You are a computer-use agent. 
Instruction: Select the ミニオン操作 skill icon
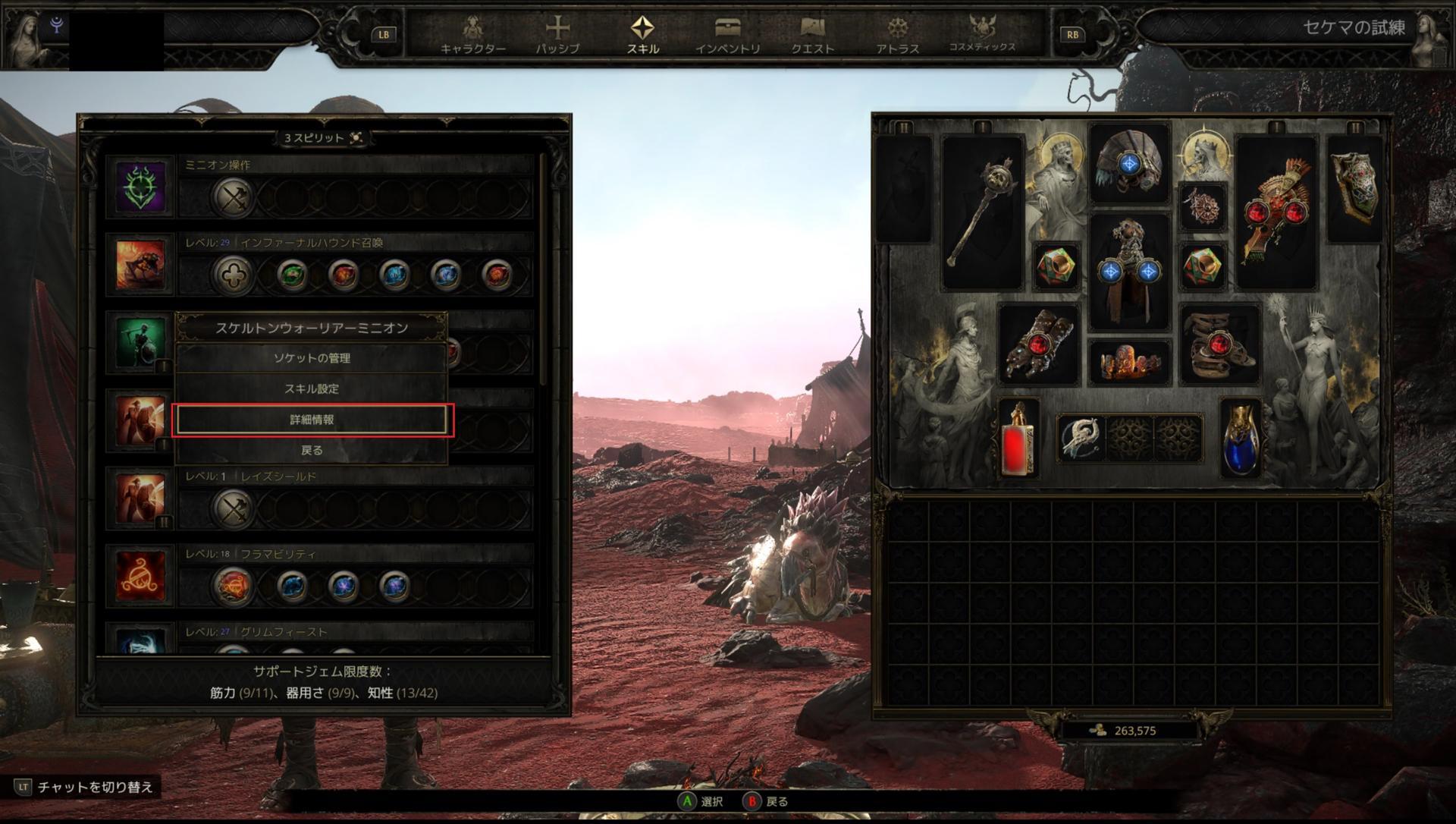(140, 187)
